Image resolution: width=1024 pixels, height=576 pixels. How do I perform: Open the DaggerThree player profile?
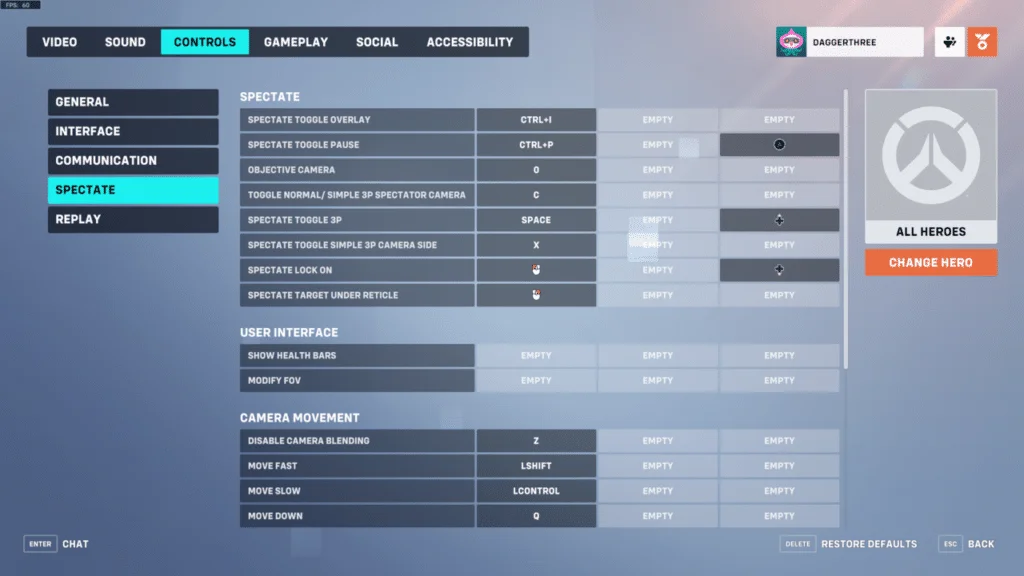click(849, 42)
